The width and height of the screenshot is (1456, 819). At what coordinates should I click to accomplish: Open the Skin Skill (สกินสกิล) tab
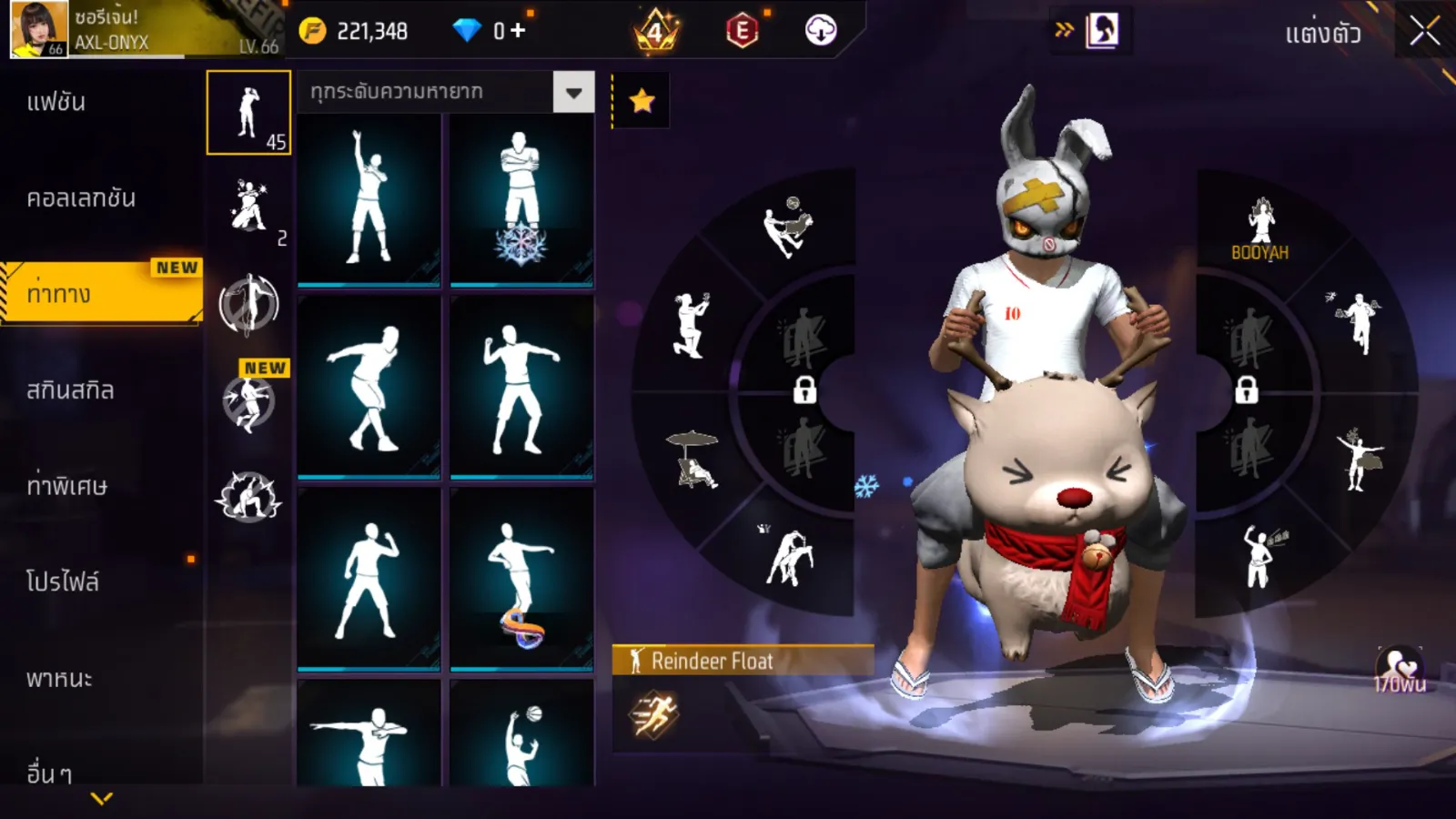[70, 390]
